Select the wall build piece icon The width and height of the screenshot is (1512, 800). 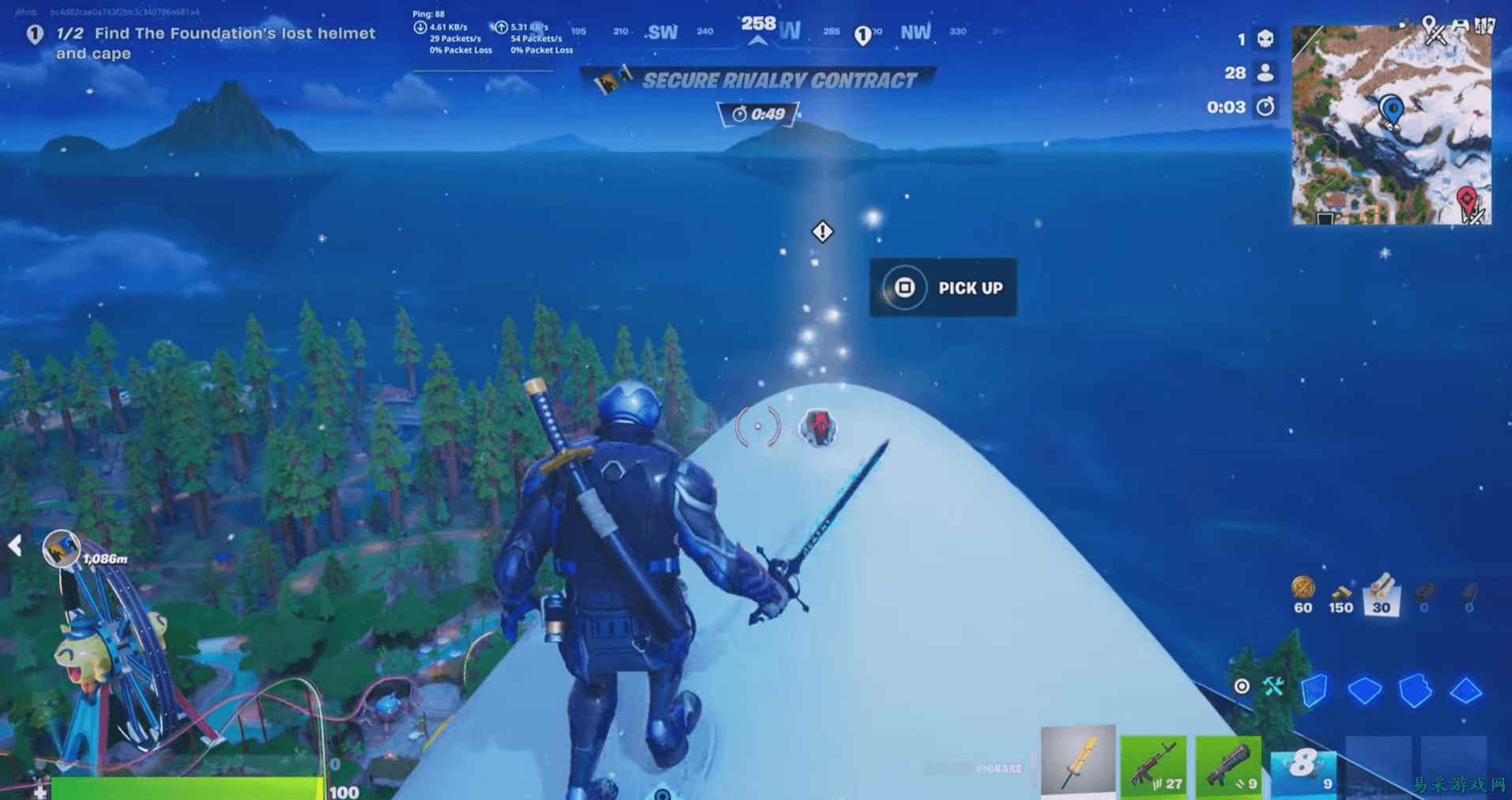(x=1314, y=691)
